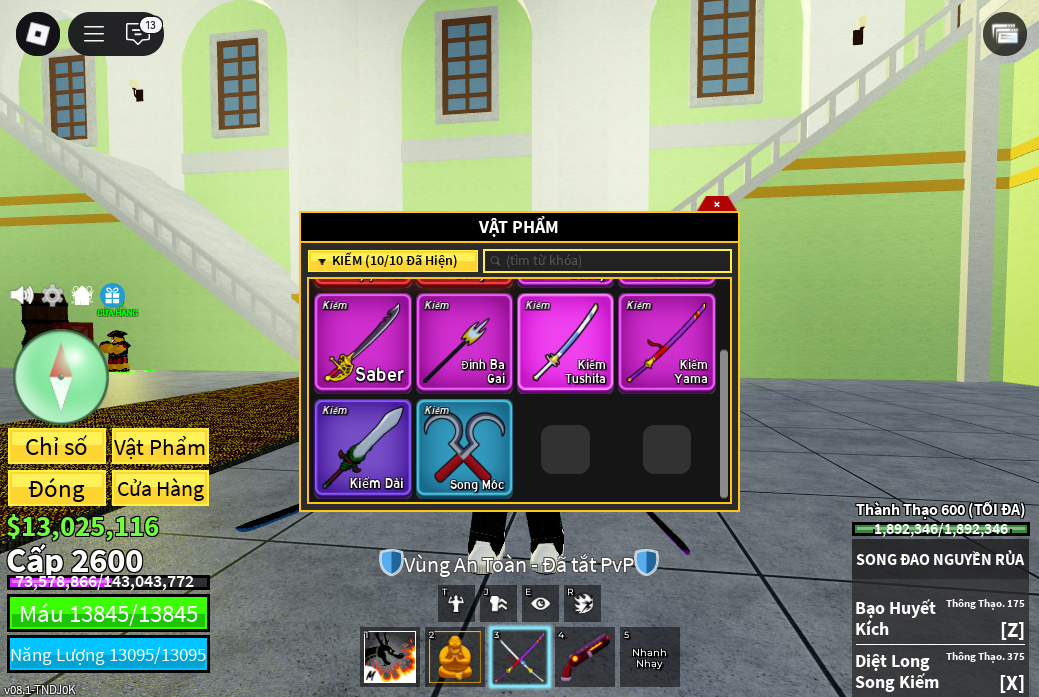Select the Kiếm Dài longsword item
This screenshot has width=1039, height=697.
[363, 447]
